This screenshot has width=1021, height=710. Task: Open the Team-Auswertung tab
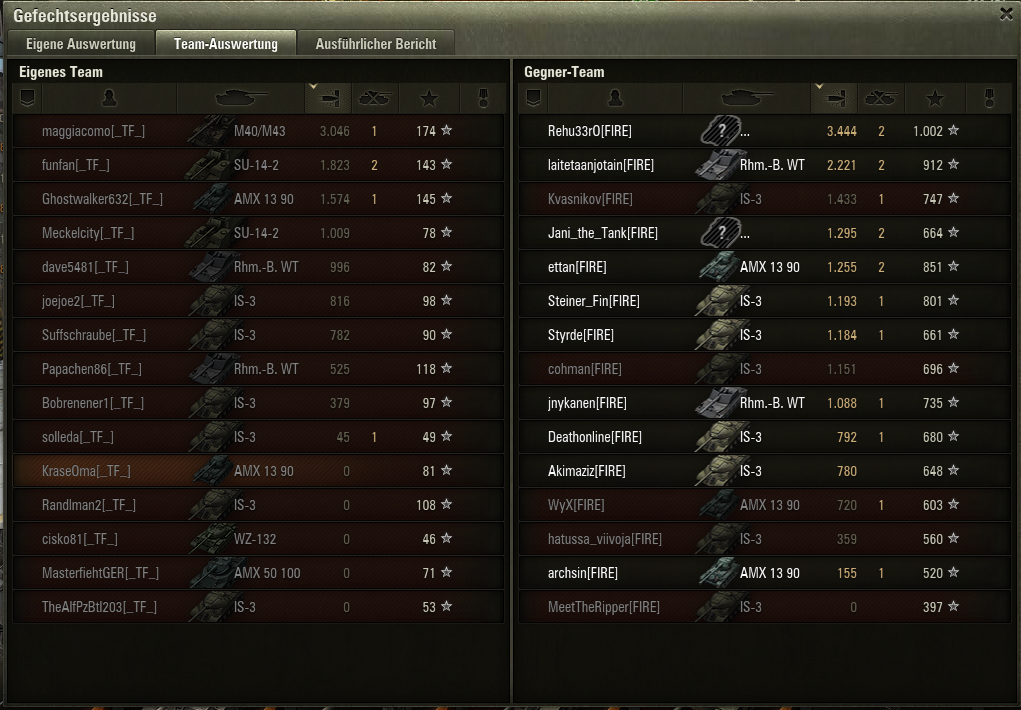tap(226, 44)
